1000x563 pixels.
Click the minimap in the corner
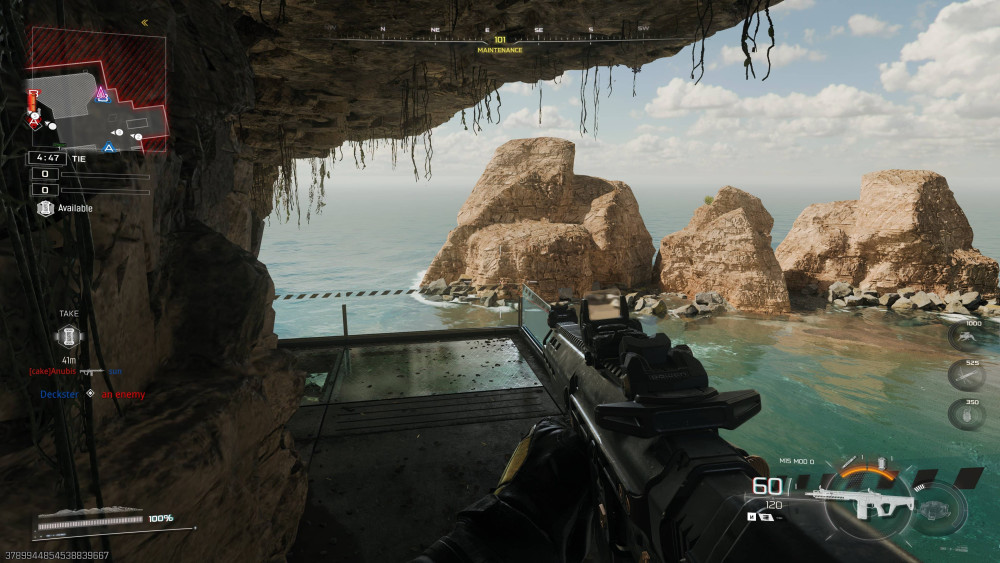[x=98, y=90]
